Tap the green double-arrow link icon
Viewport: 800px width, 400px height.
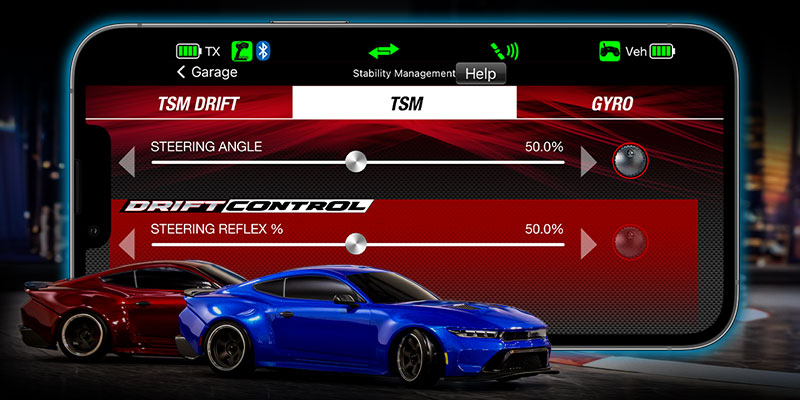point(383,50)
